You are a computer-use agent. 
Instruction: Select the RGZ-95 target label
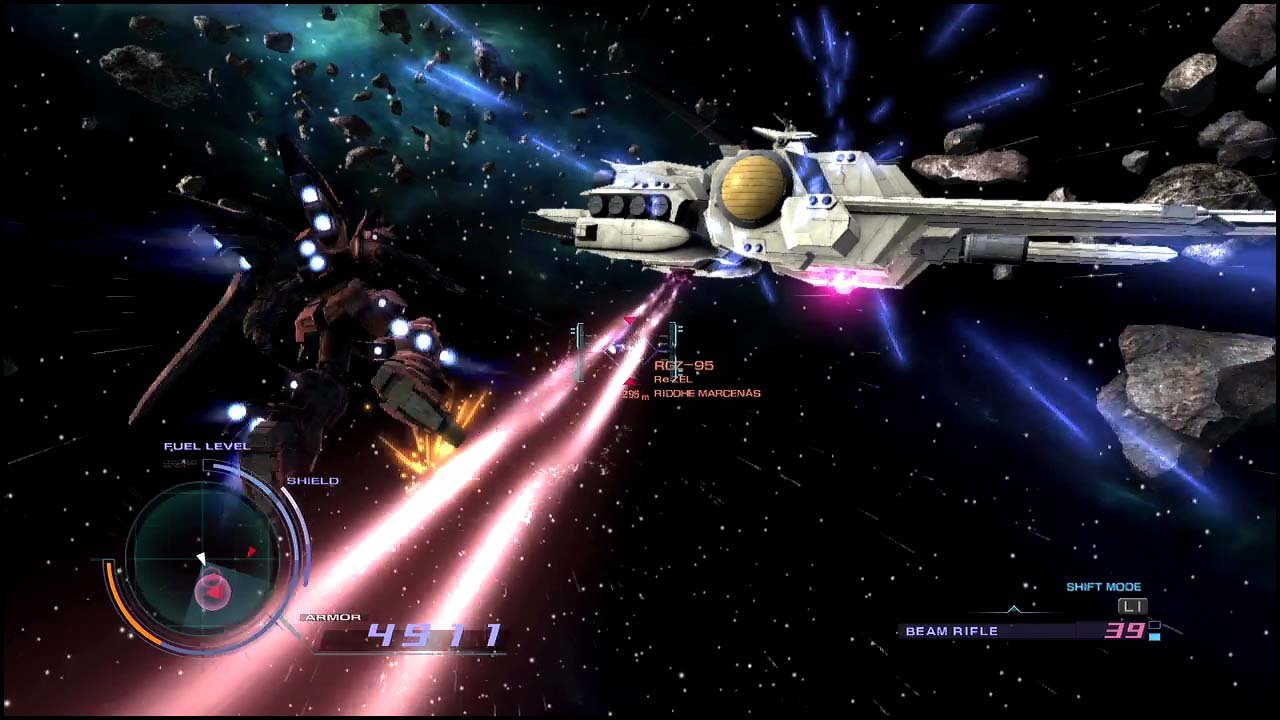coord(684,365)
